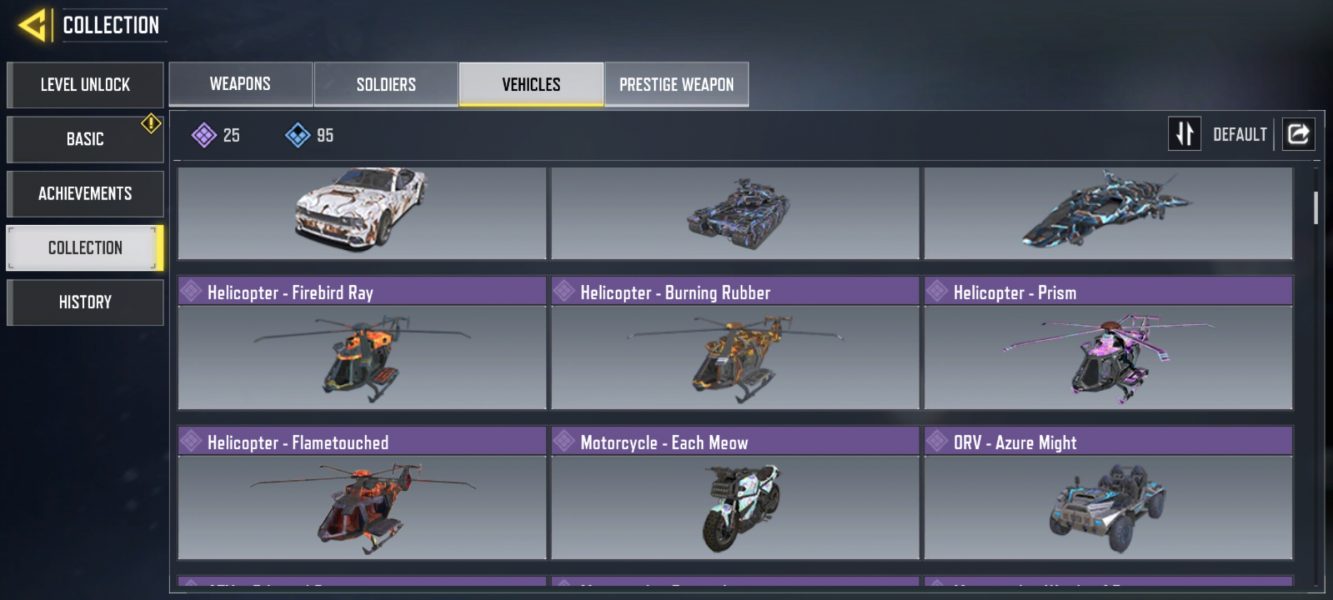Open the Prestige Weapon tab
This screenshot has height=600, width=1333.
click(676, 84)
